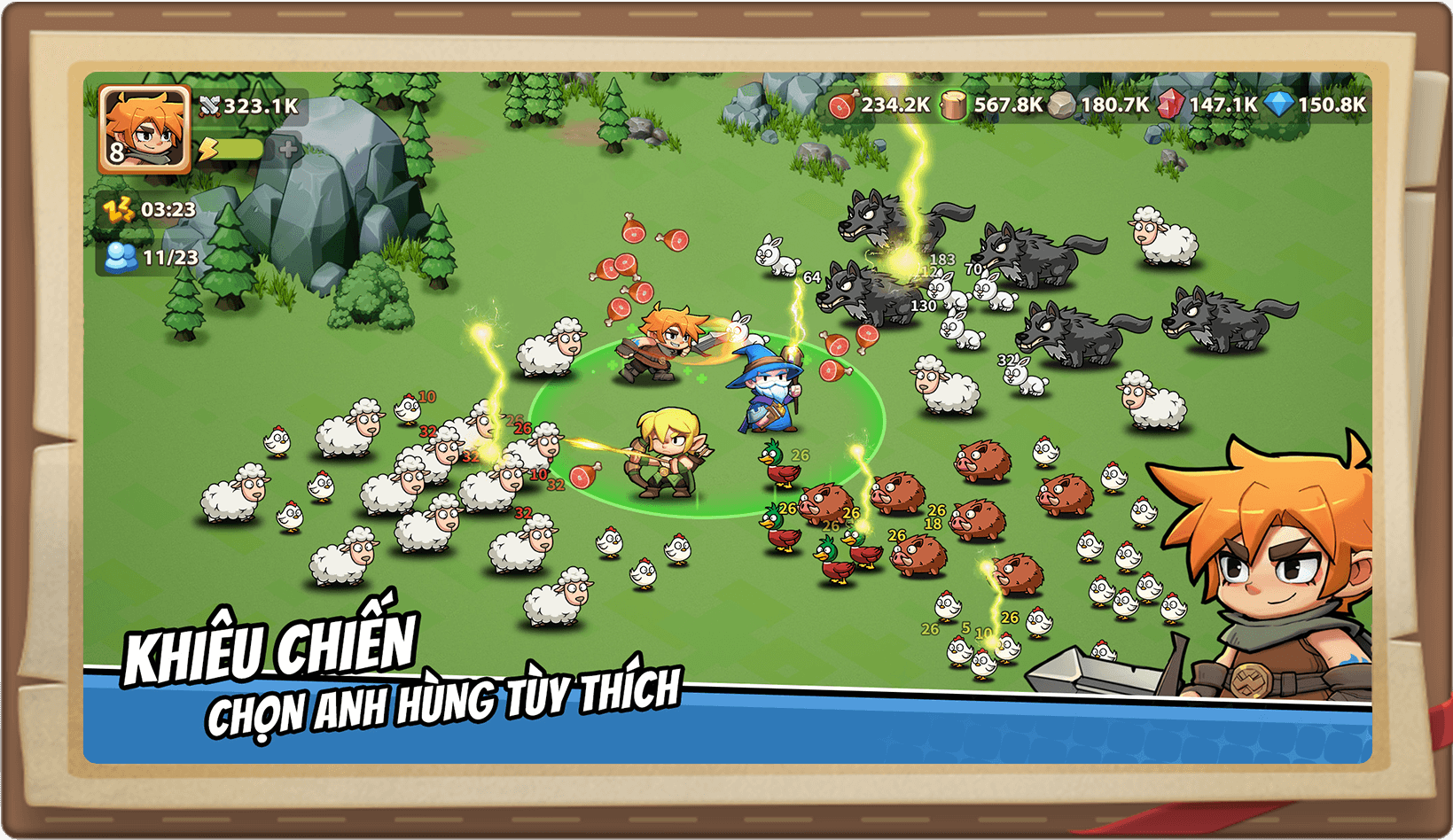Tap the plus button beside the energy bar
The image size is (1453, 840).
coord(287,150)
